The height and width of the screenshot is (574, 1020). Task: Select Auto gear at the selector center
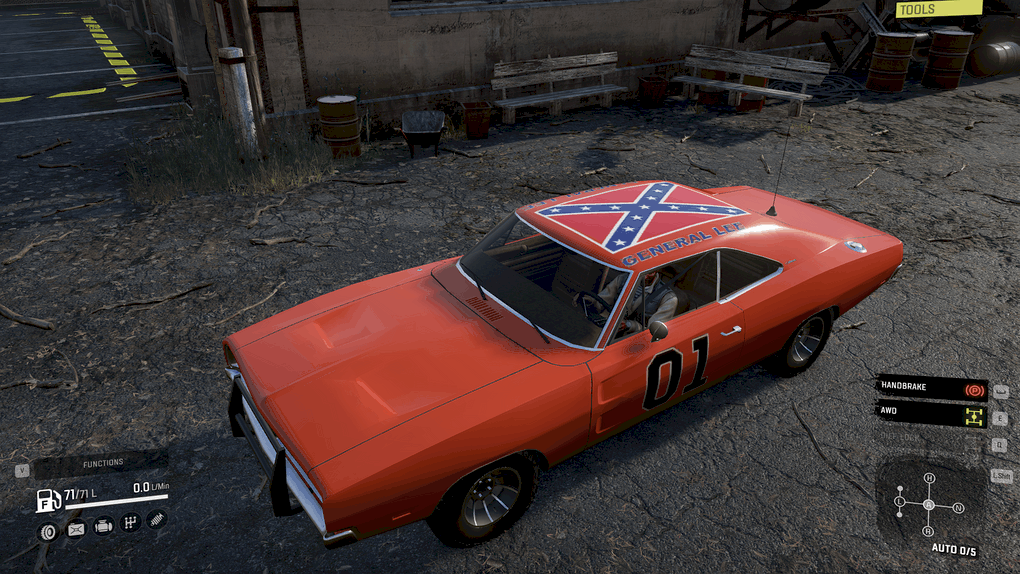click(x=929, y=504)
